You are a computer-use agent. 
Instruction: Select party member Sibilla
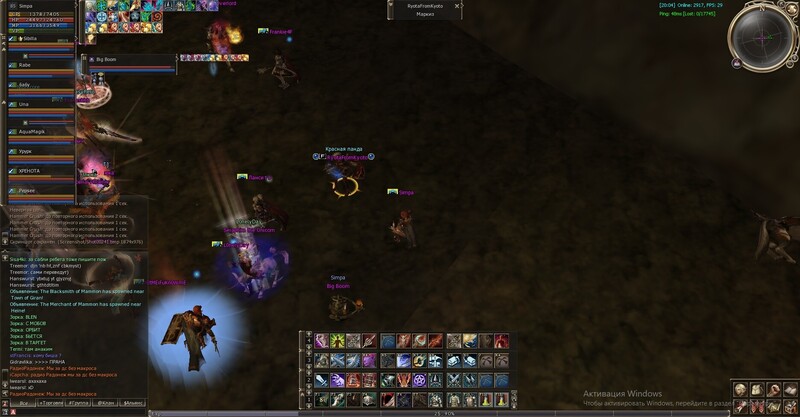click(x=40, y=42)
